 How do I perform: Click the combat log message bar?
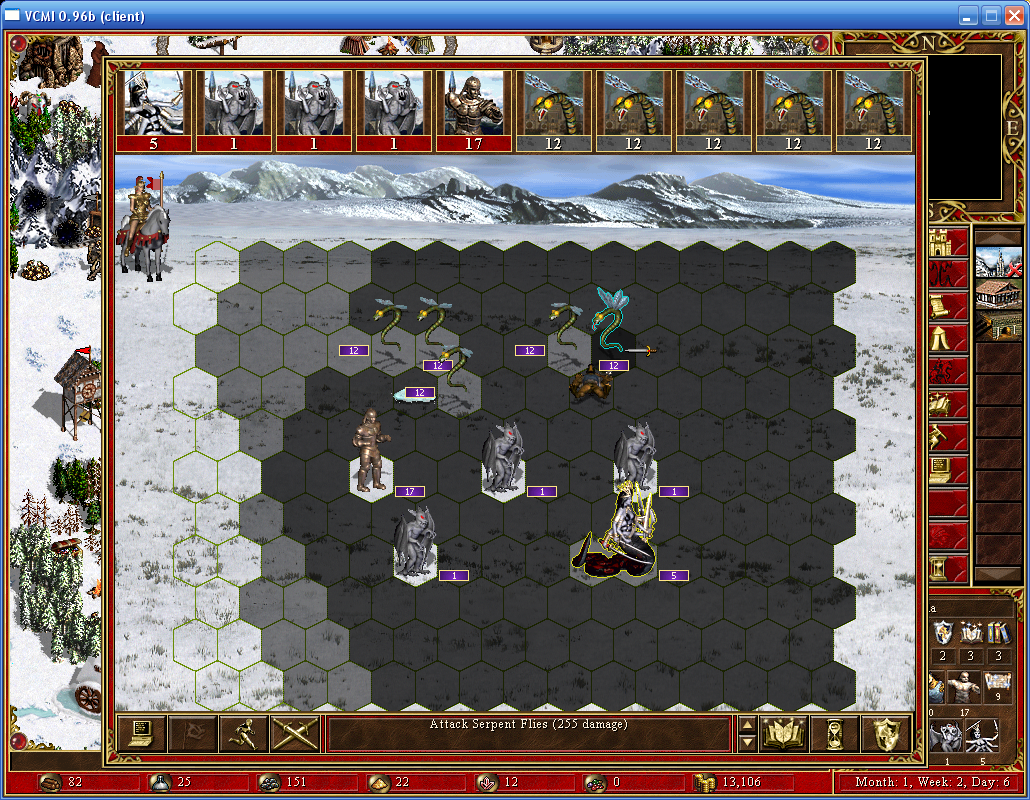tap(531, 734)
